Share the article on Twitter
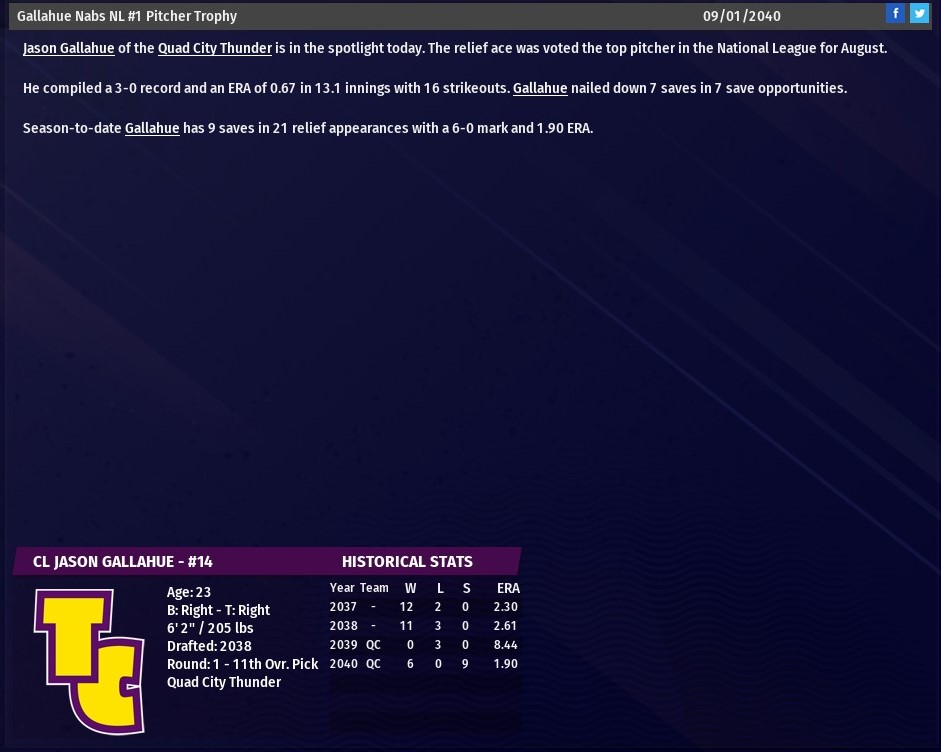This screenshot has width=941, height=752. coord(919,14)
